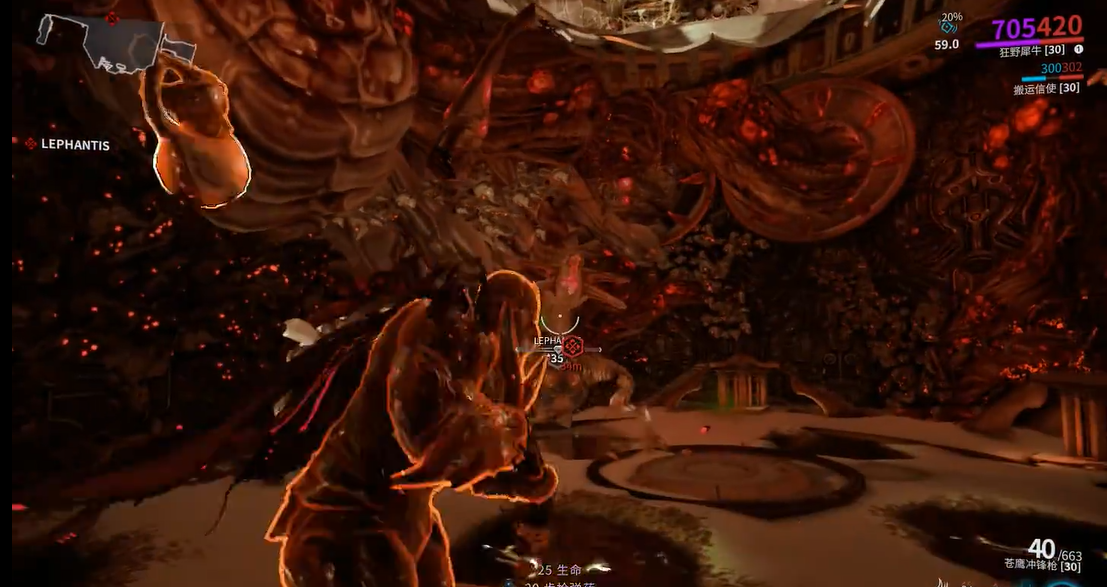Click the blue 20% buff icon

948,28
